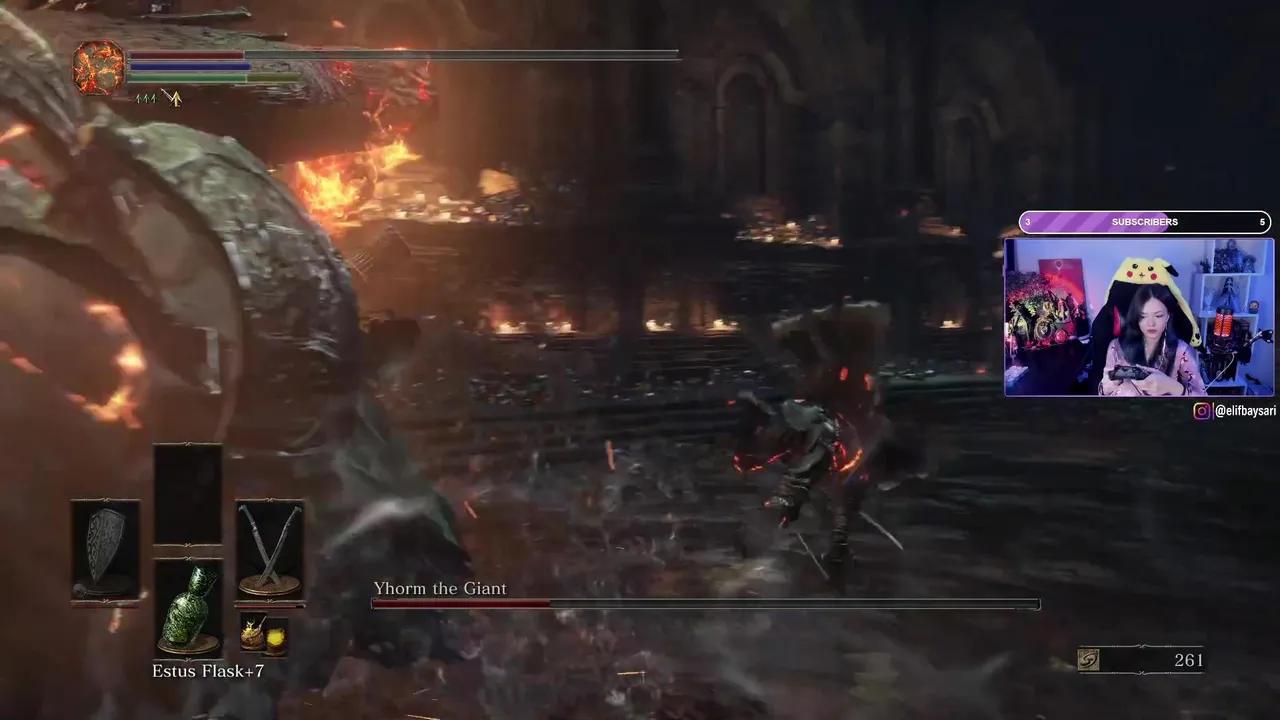Click the small yellow jar item icon
The width and height of the screenshot is (1280, 720).
(275, 637)
